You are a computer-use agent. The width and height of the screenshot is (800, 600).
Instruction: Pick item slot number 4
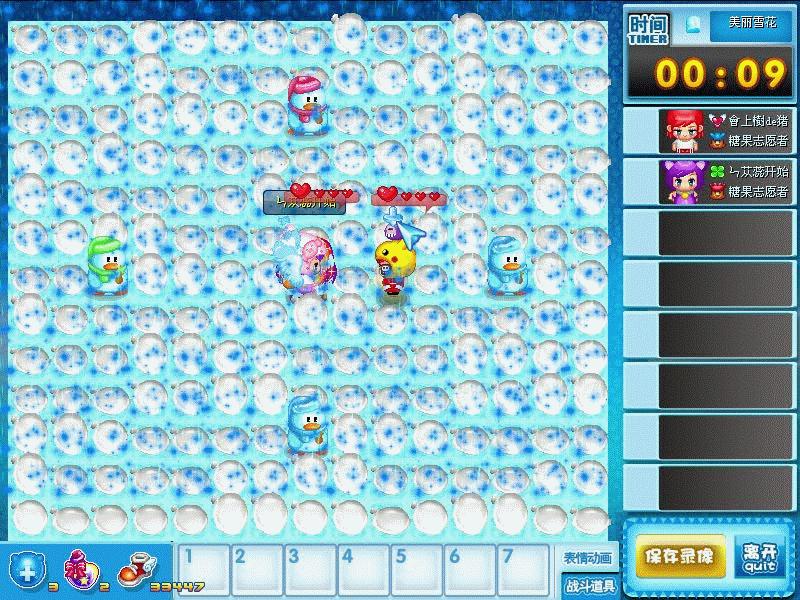point(361,569)
